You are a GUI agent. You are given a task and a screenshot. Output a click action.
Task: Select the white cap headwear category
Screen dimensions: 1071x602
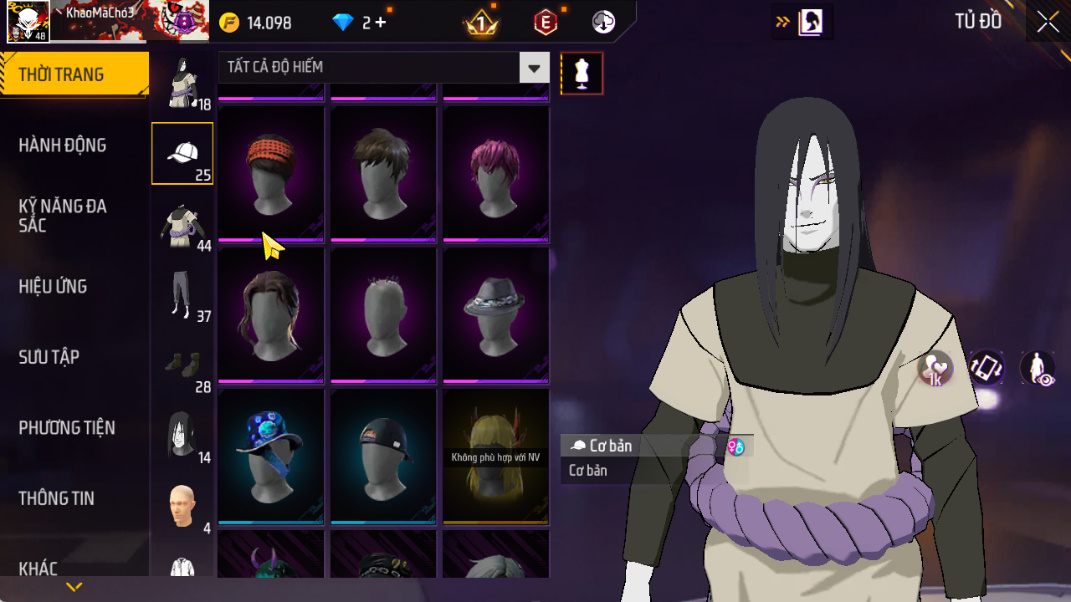(x=182, y=154)
